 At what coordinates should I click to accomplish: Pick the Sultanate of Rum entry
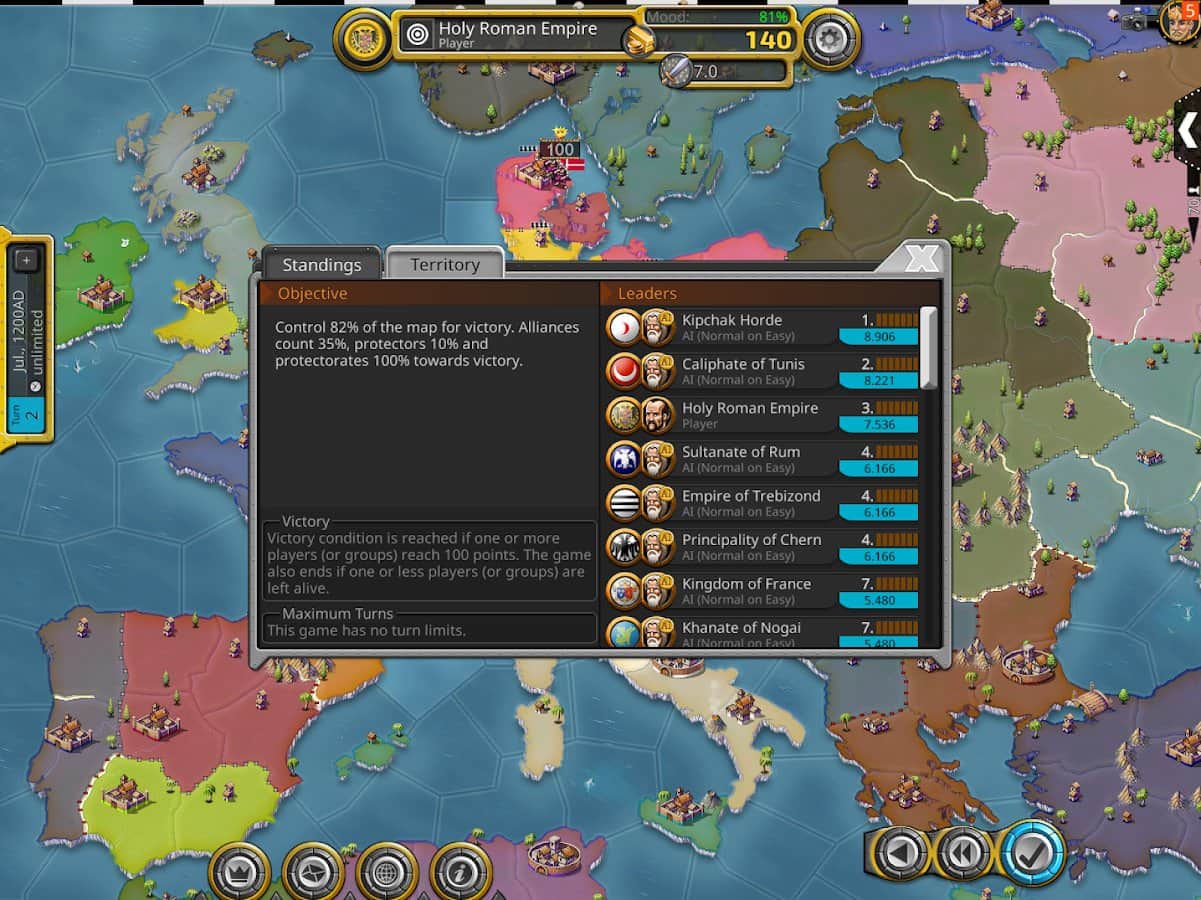point(762,460)
